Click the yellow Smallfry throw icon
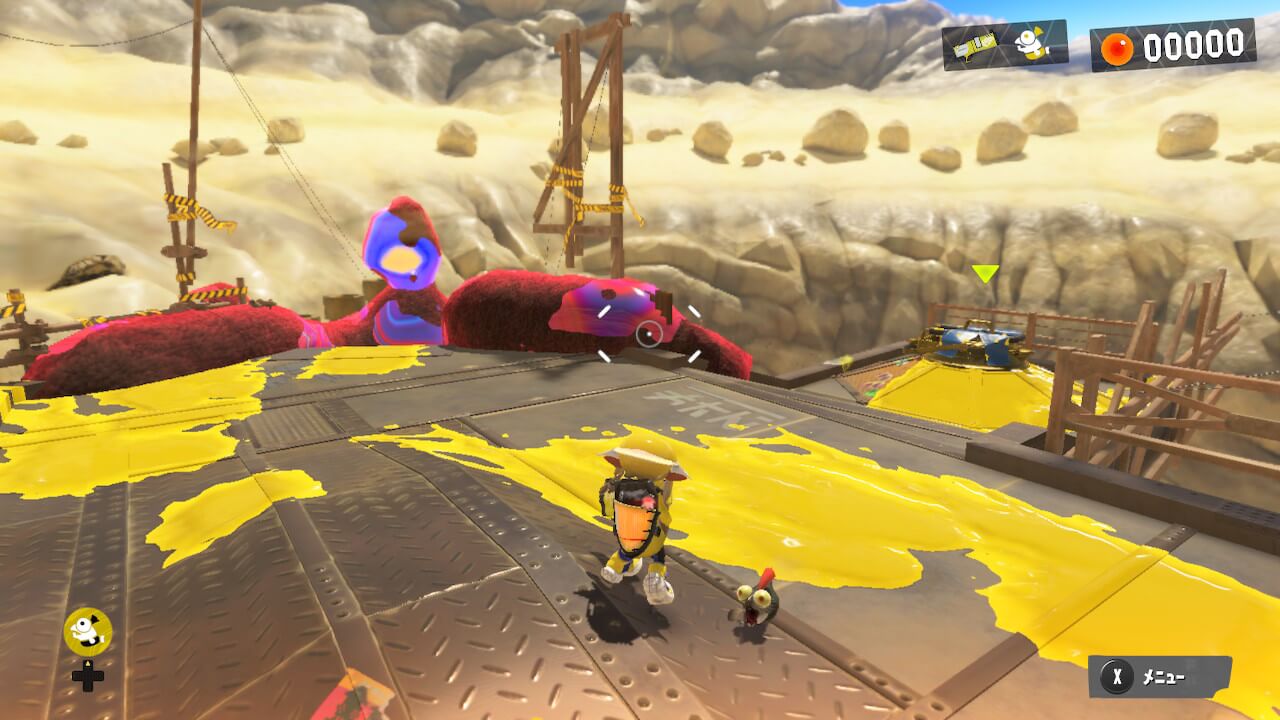The image size is (1280, 720). (x=88, y=632)
